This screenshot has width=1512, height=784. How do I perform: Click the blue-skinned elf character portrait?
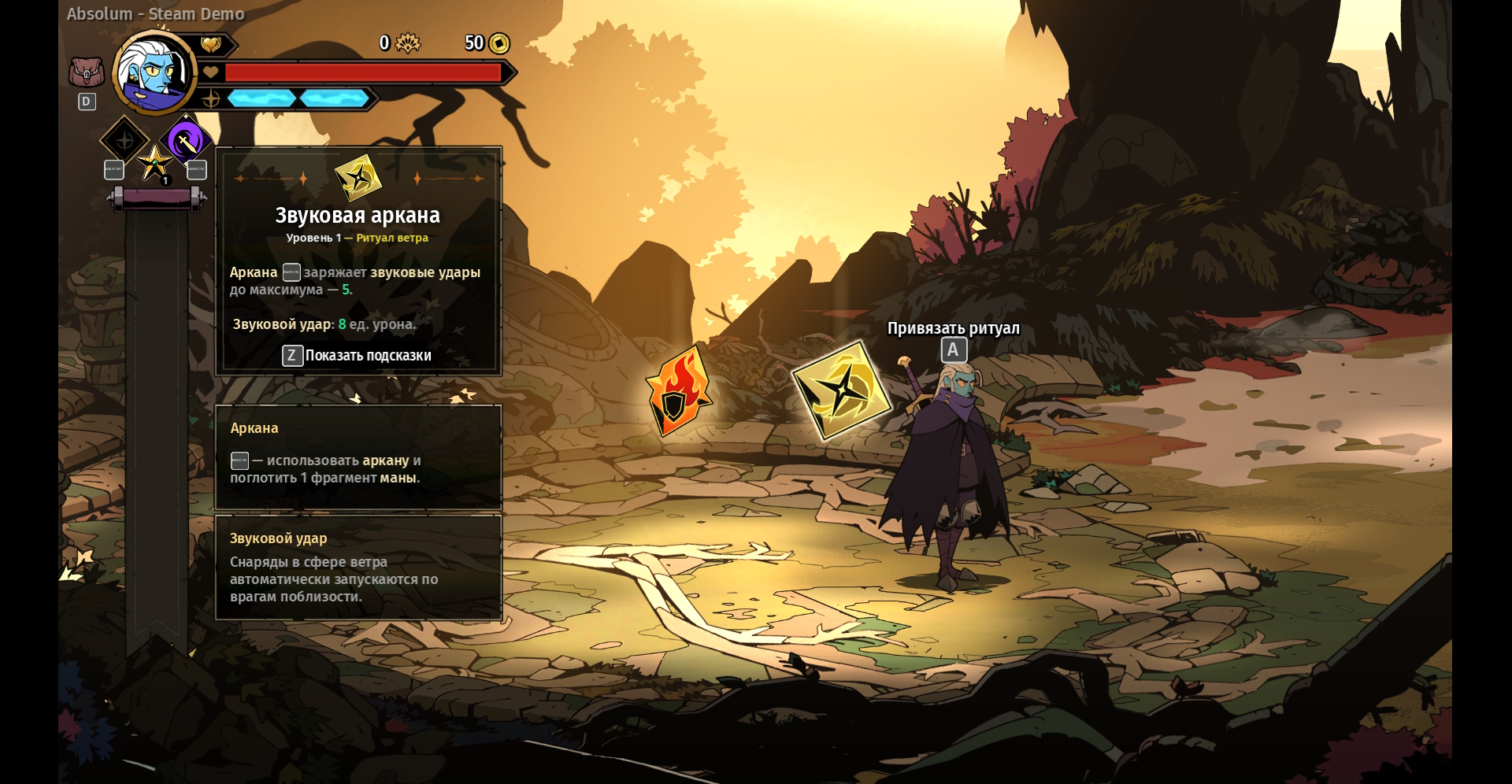155,73
